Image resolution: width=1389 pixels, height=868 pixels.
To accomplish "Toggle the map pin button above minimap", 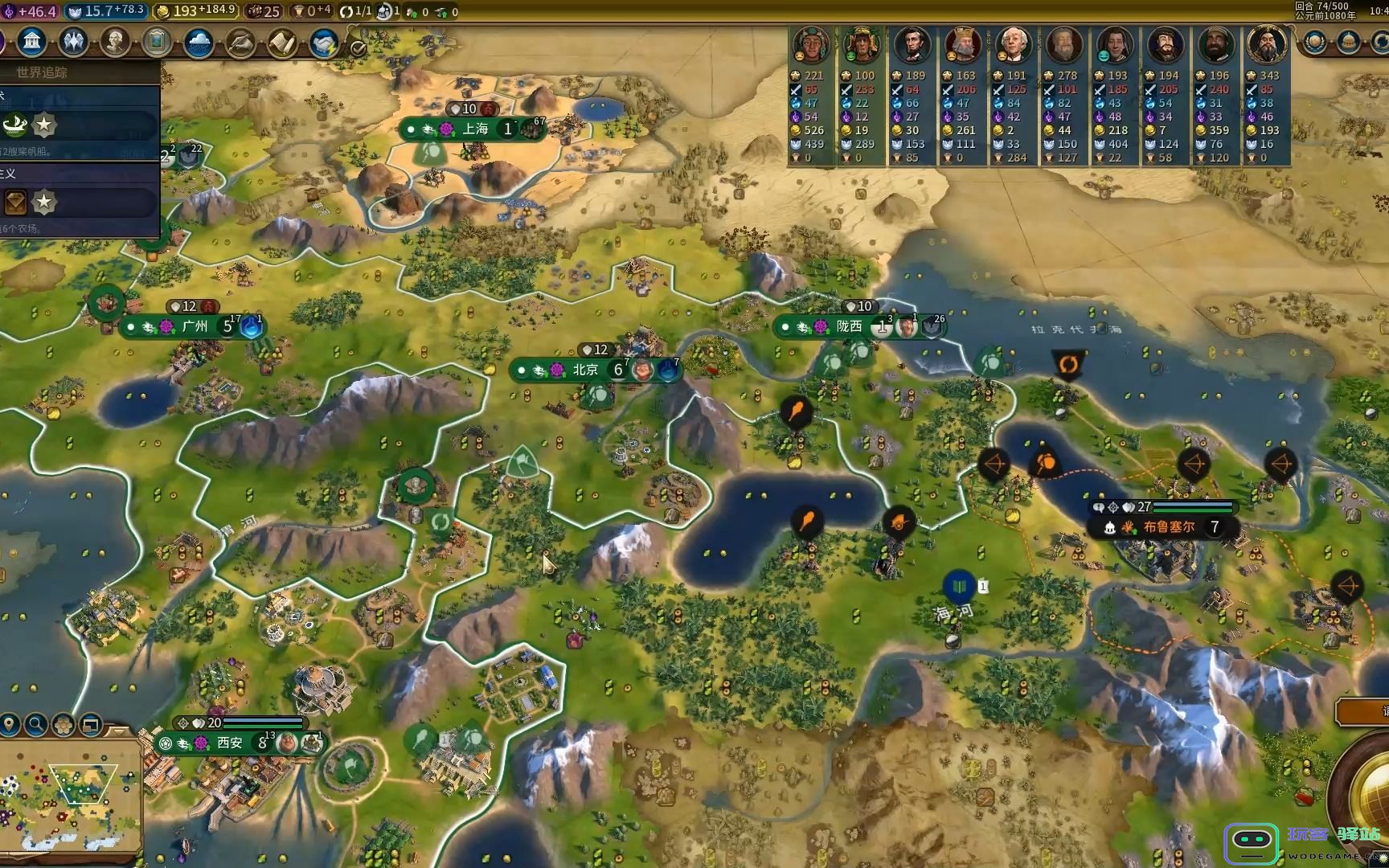I will coord(10,725).
